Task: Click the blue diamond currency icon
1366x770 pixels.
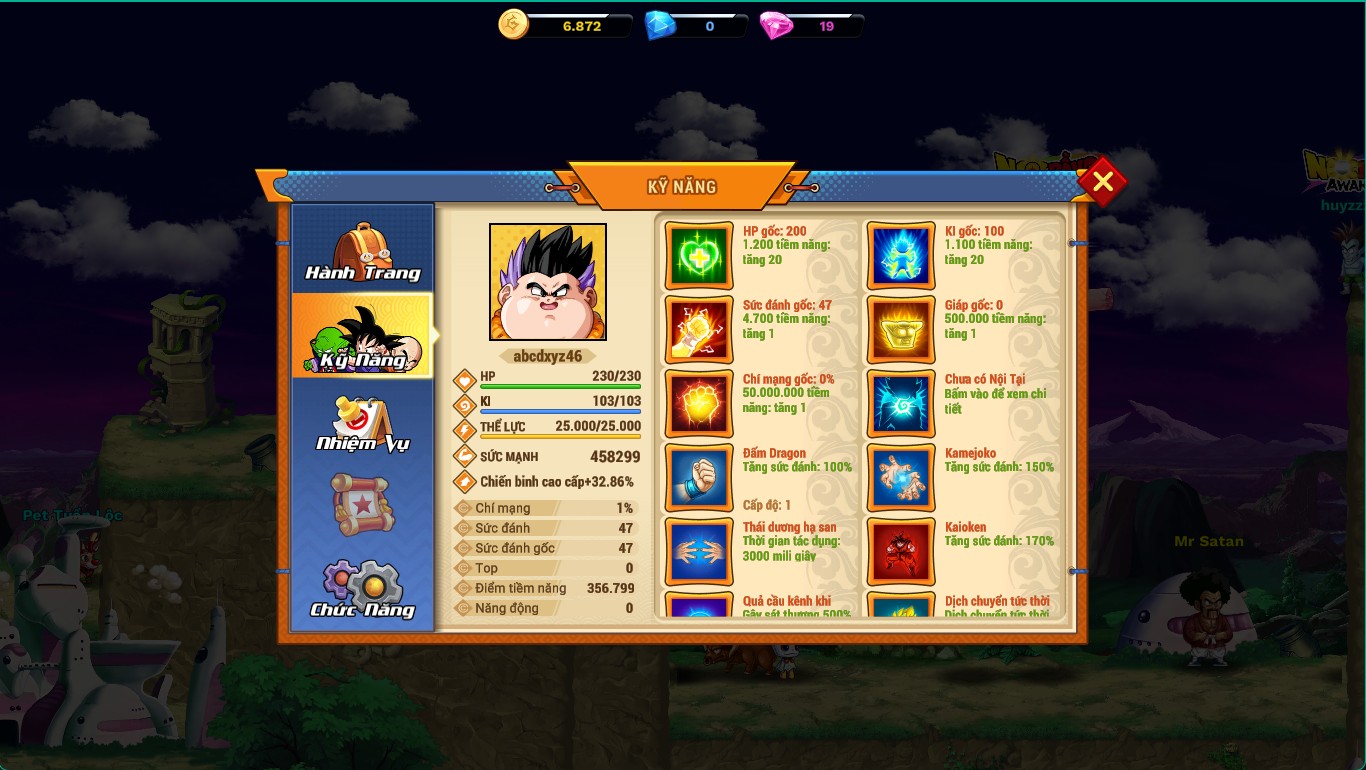Action: point(659,26)
